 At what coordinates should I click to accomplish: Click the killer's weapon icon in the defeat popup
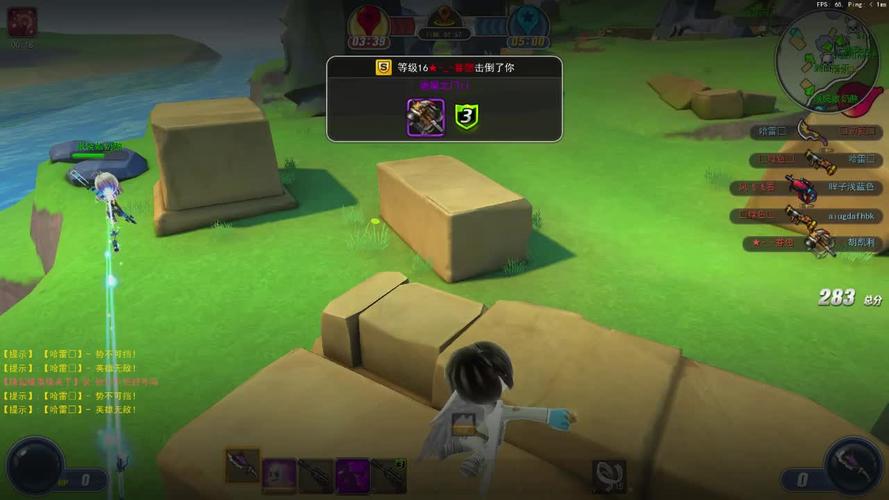click(425, 118)
